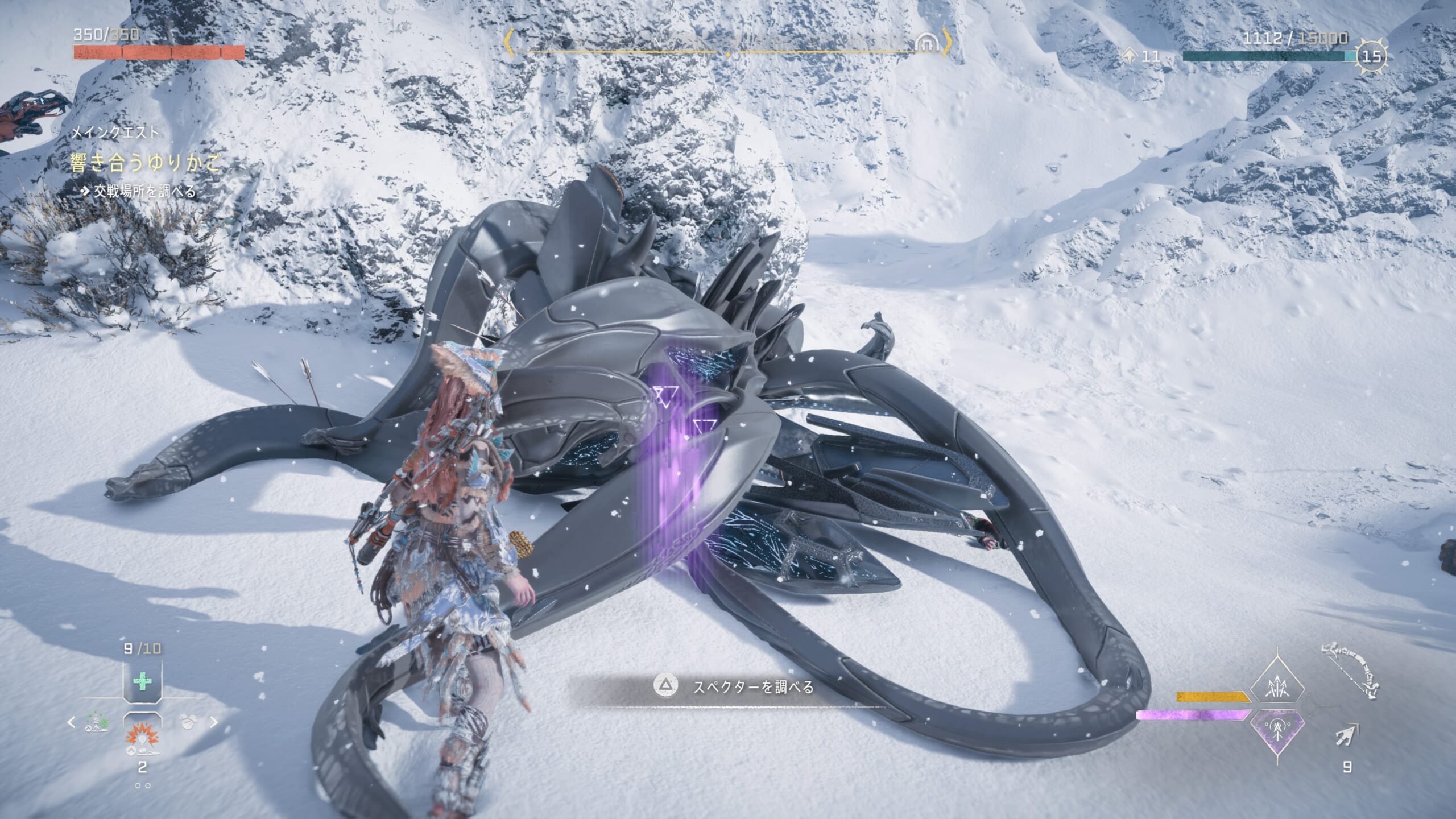Screen dimensions: 1456x819
Task: Open the 響き合うゆりかご main quest tracker
Action: click(144, 163)
